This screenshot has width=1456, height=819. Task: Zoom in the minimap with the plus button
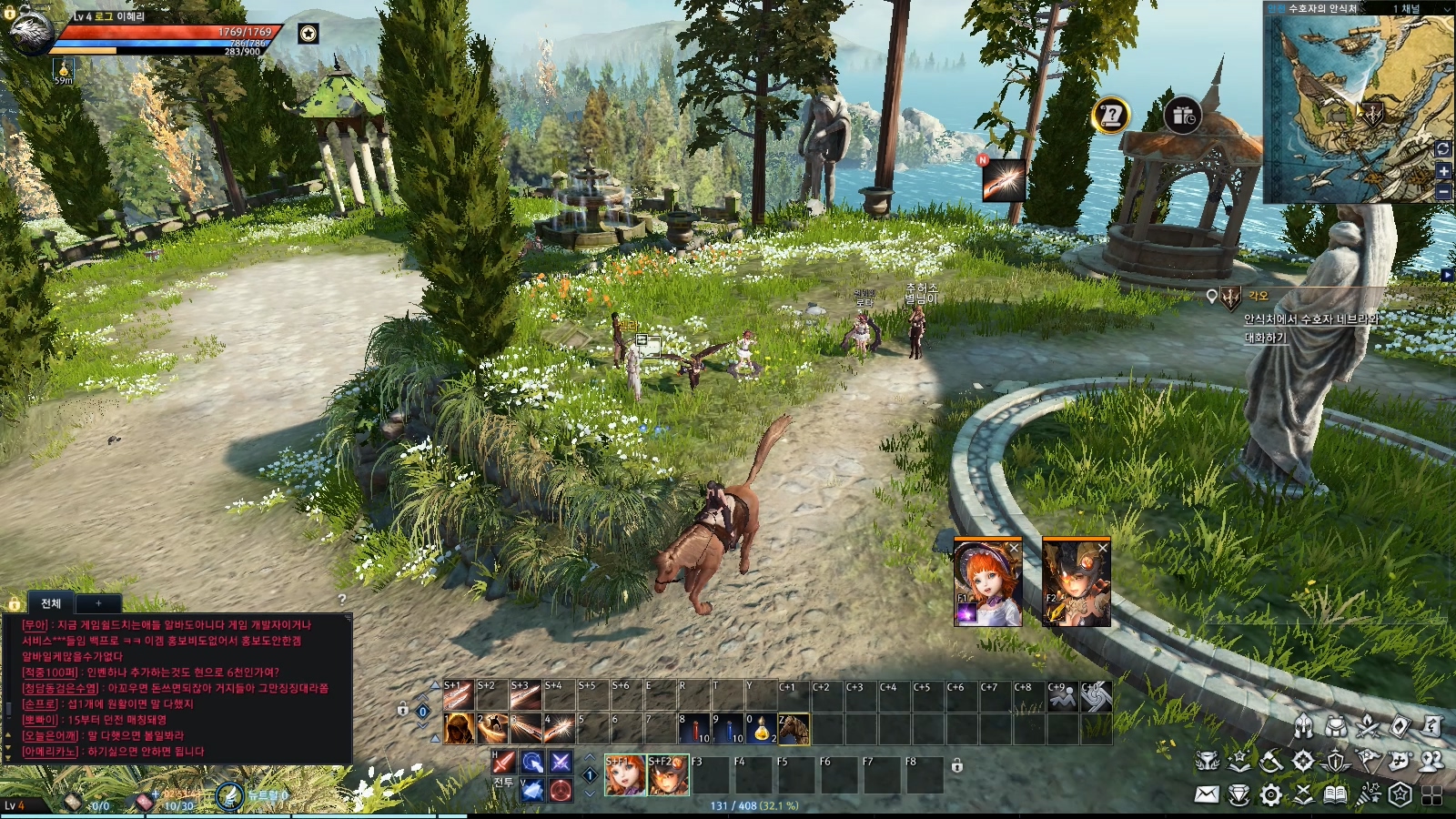point(1443,170)
